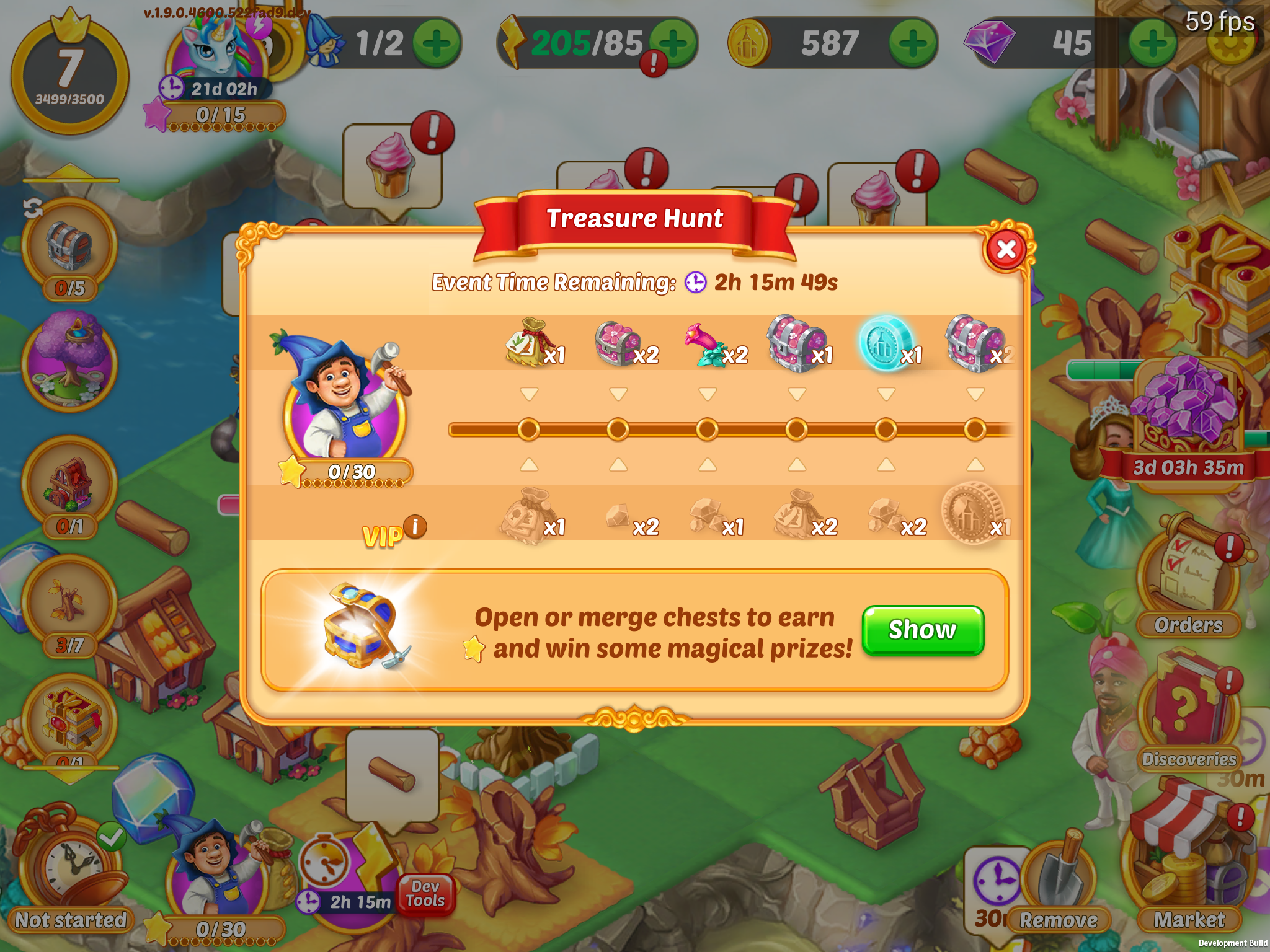Click the green Show button
Image resolution: width=1270 pixels, height=952 pixels.
pyautogui.click(x=922, y=630)
